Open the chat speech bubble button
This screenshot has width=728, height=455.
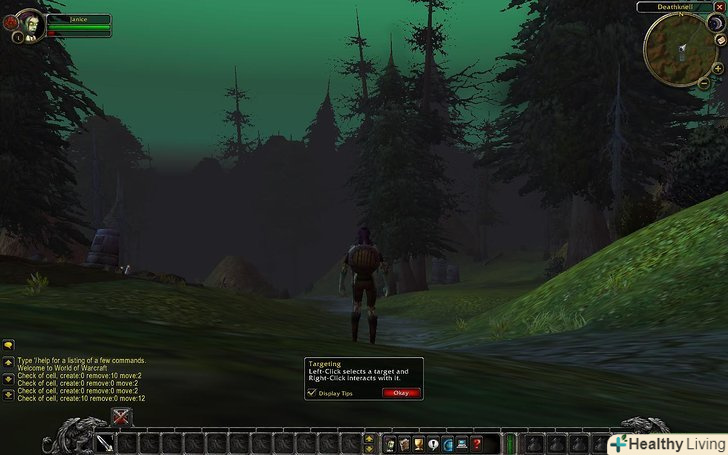click(x=8, y=344)
